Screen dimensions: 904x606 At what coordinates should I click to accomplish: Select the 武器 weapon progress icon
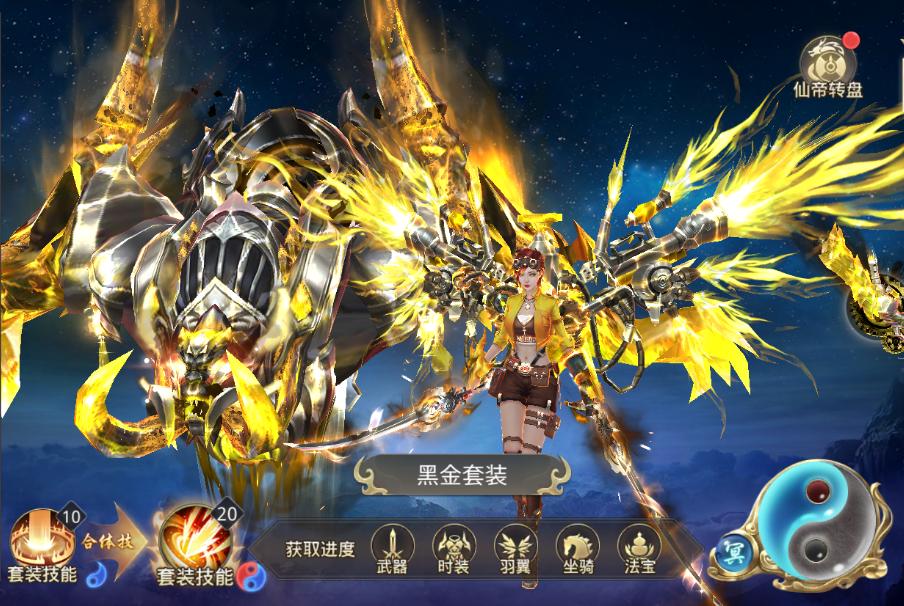(392, 549)
